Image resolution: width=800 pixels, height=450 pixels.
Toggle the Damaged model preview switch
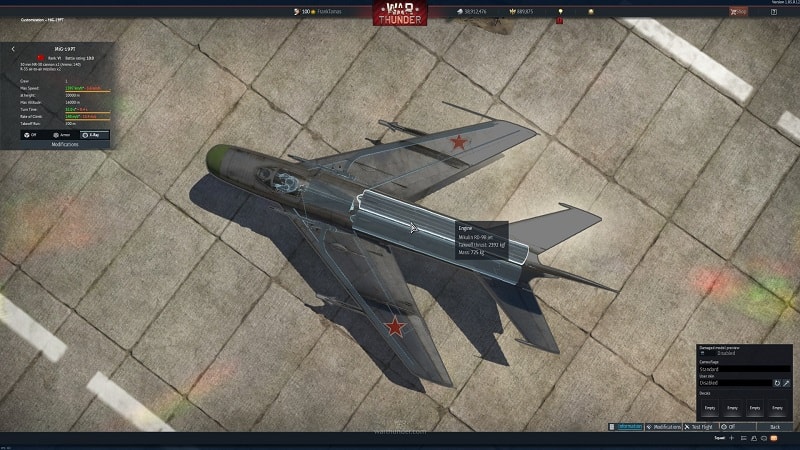(703, 353)
